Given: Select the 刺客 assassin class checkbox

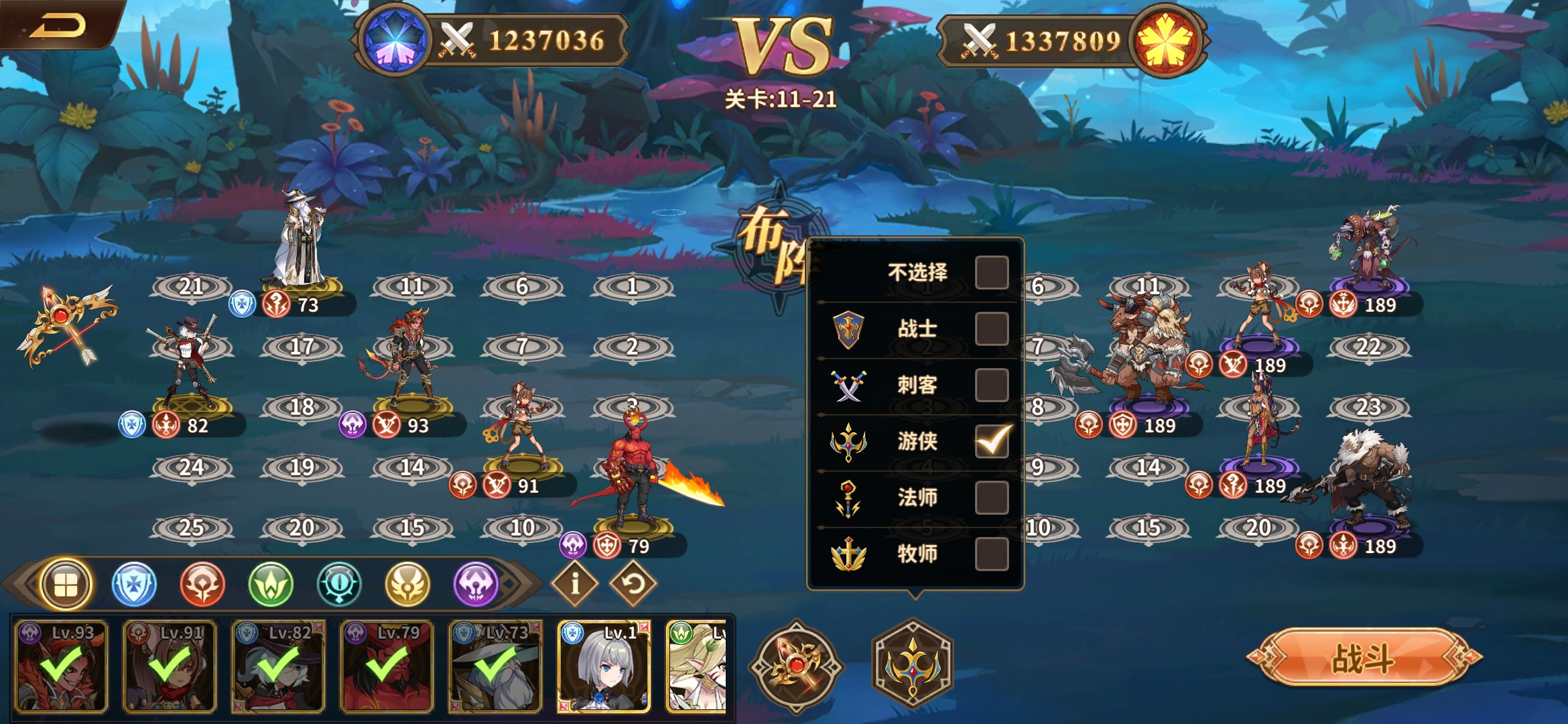Looking at the screenshot, I should [992, 385].
